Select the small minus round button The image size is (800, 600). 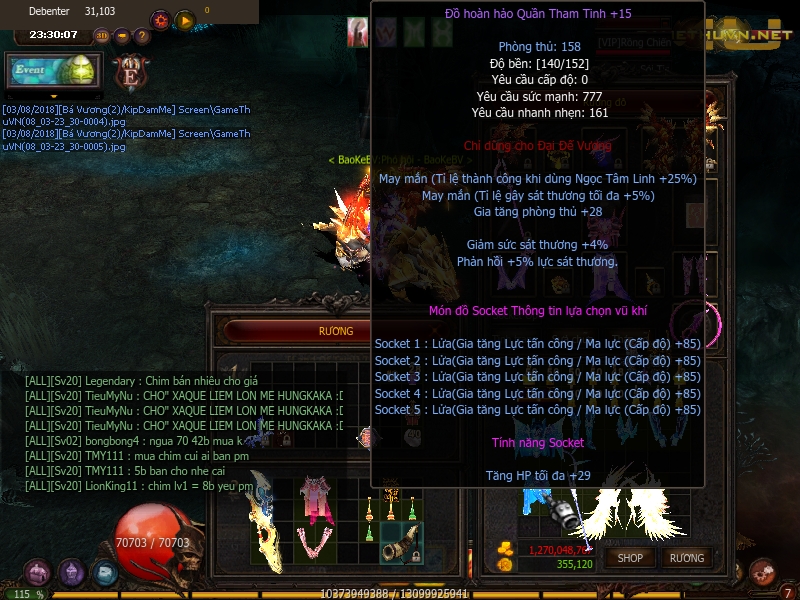[122, 36]
